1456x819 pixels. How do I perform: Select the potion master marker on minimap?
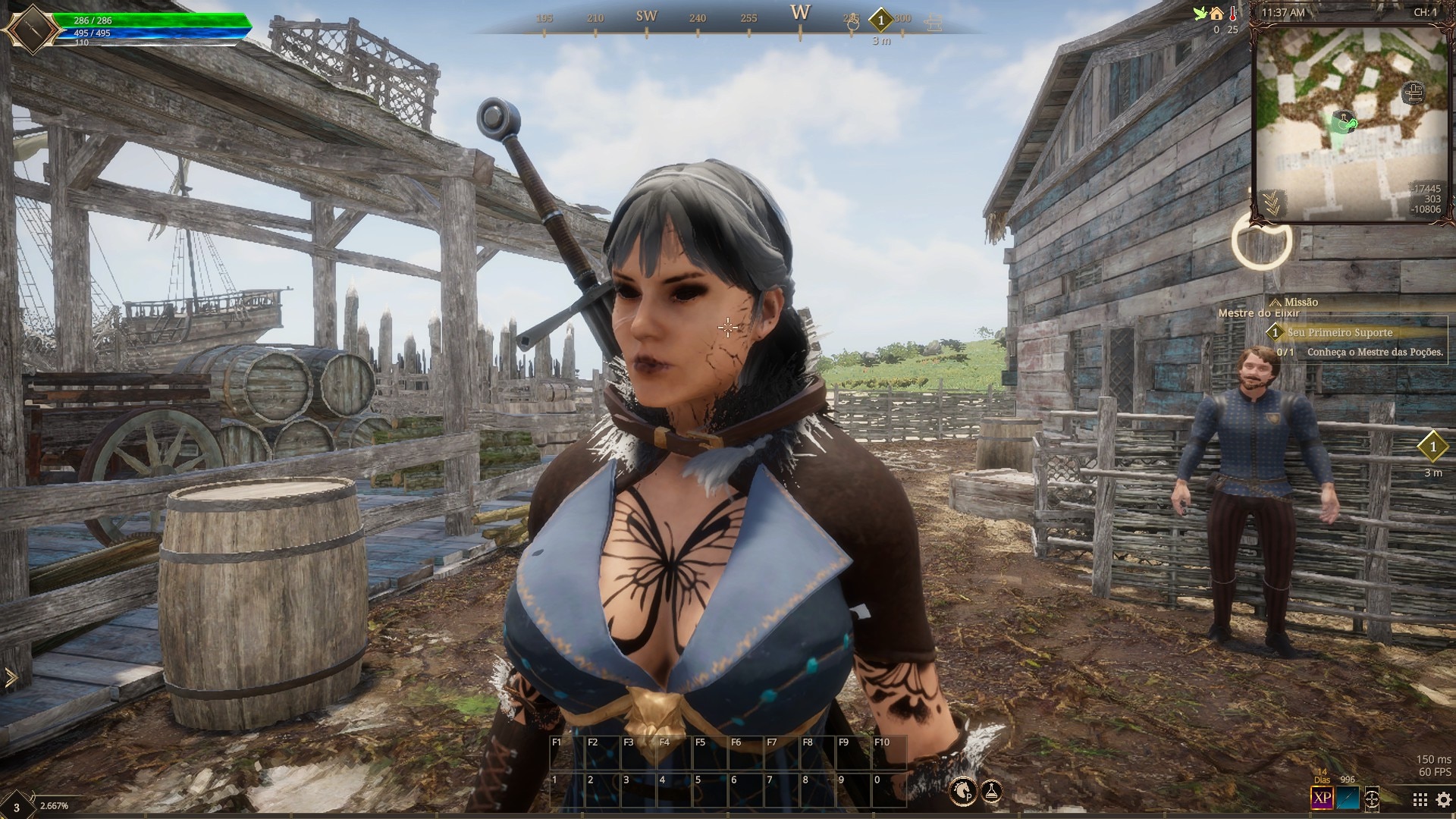tap(1343, 121)
